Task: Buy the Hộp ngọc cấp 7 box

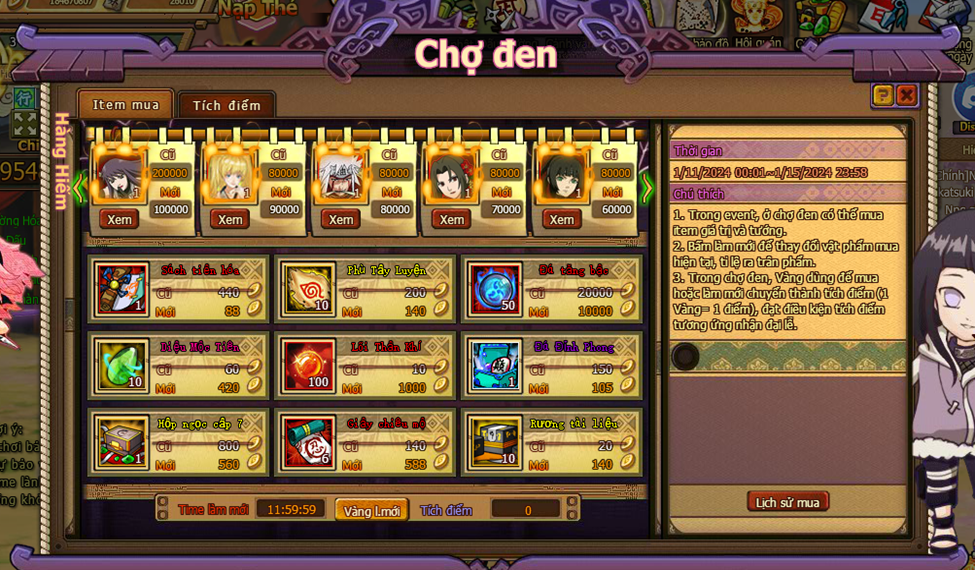Action: [x=122, y=441]
